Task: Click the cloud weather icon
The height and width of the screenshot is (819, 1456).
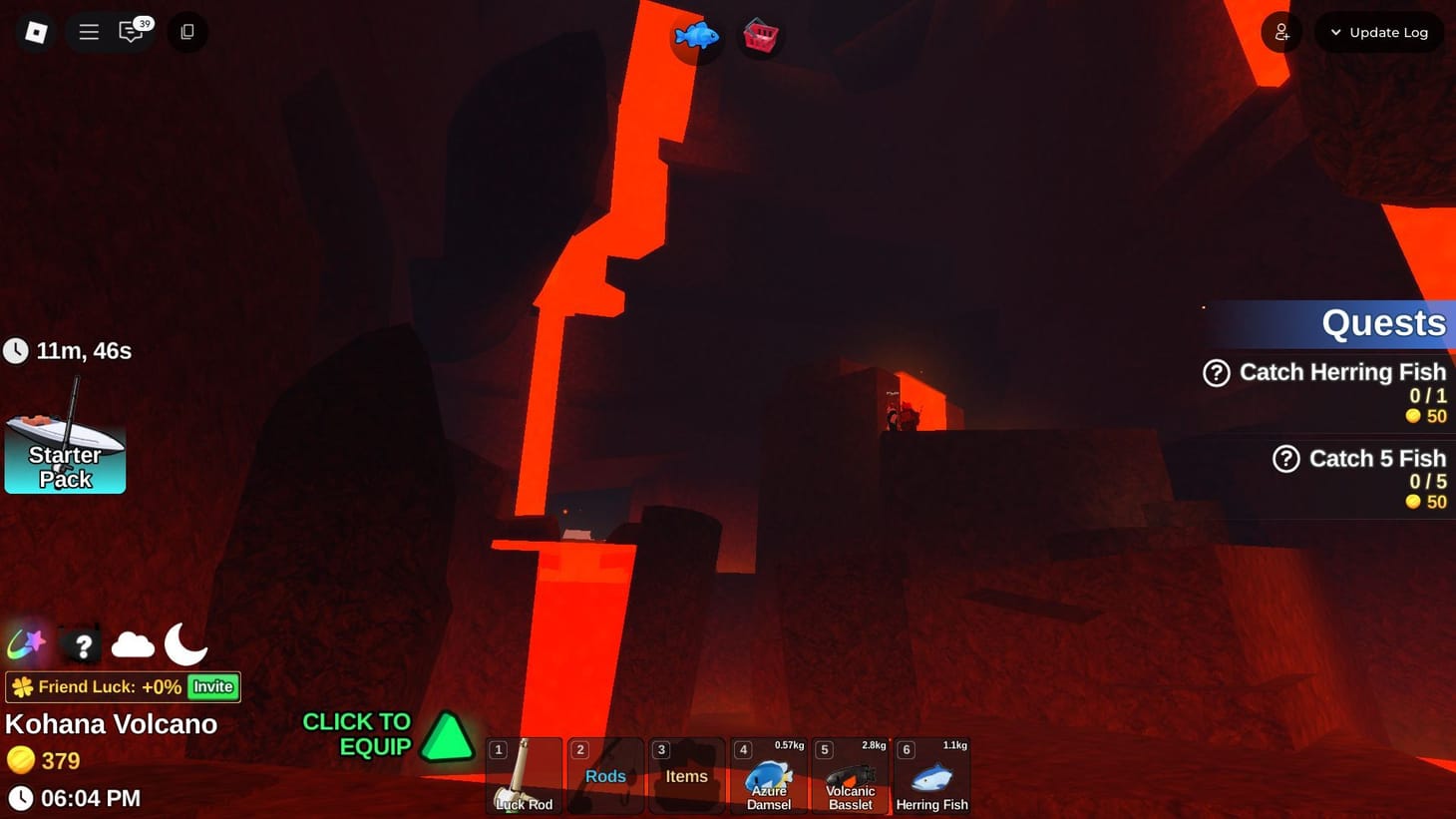Action: 133,644
